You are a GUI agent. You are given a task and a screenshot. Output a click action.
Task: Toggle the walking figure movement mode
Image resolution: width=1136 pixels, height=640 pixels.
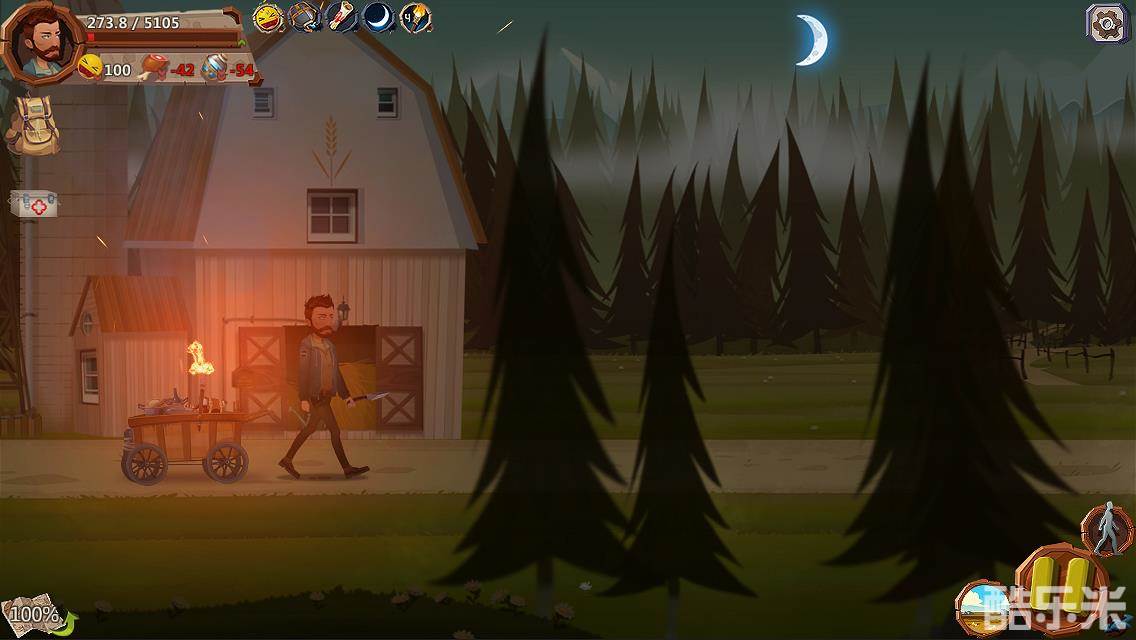1106,530
